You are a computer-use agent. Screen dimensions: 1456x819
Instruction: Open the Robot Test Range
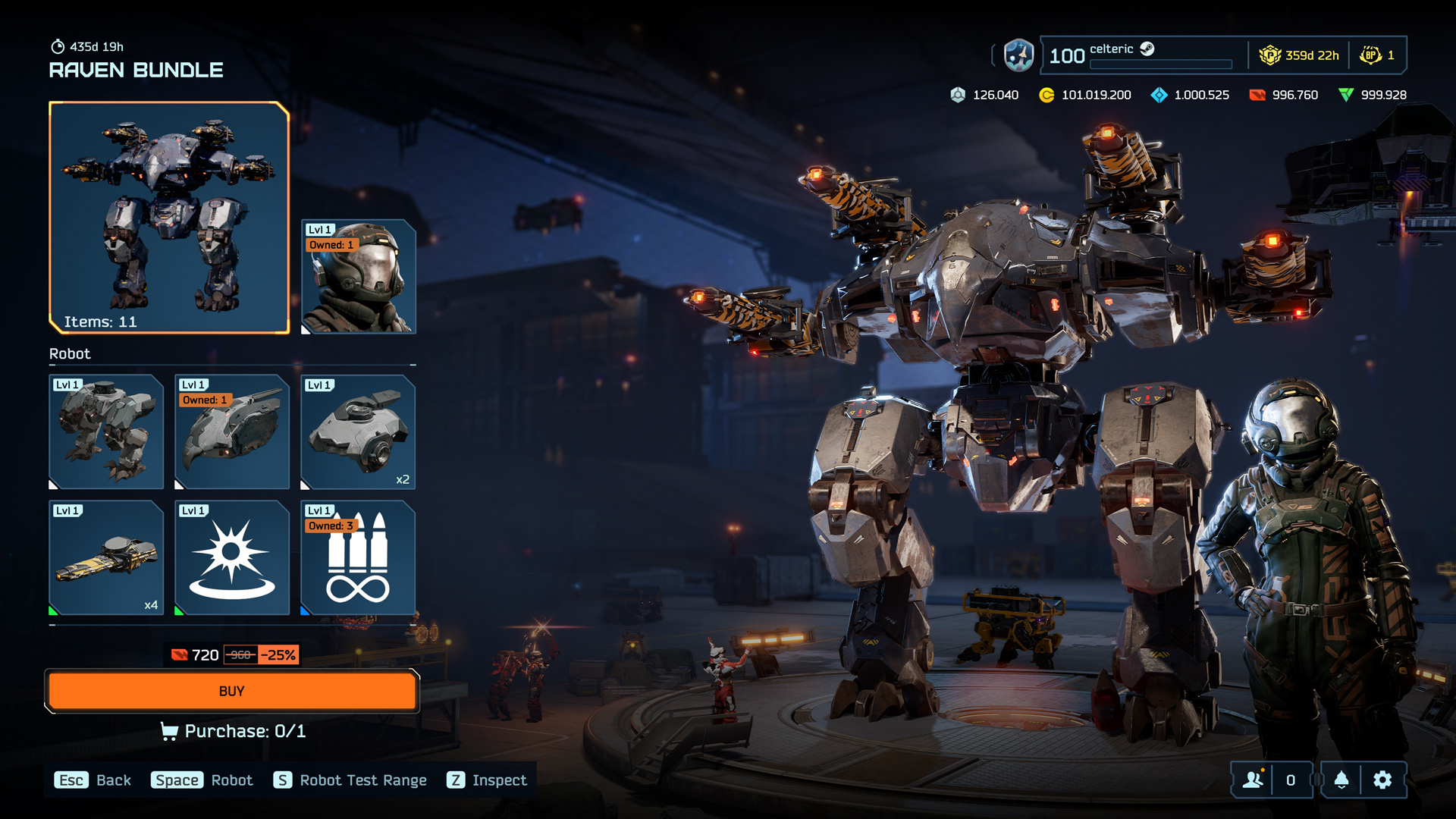[x=350, y=780]
